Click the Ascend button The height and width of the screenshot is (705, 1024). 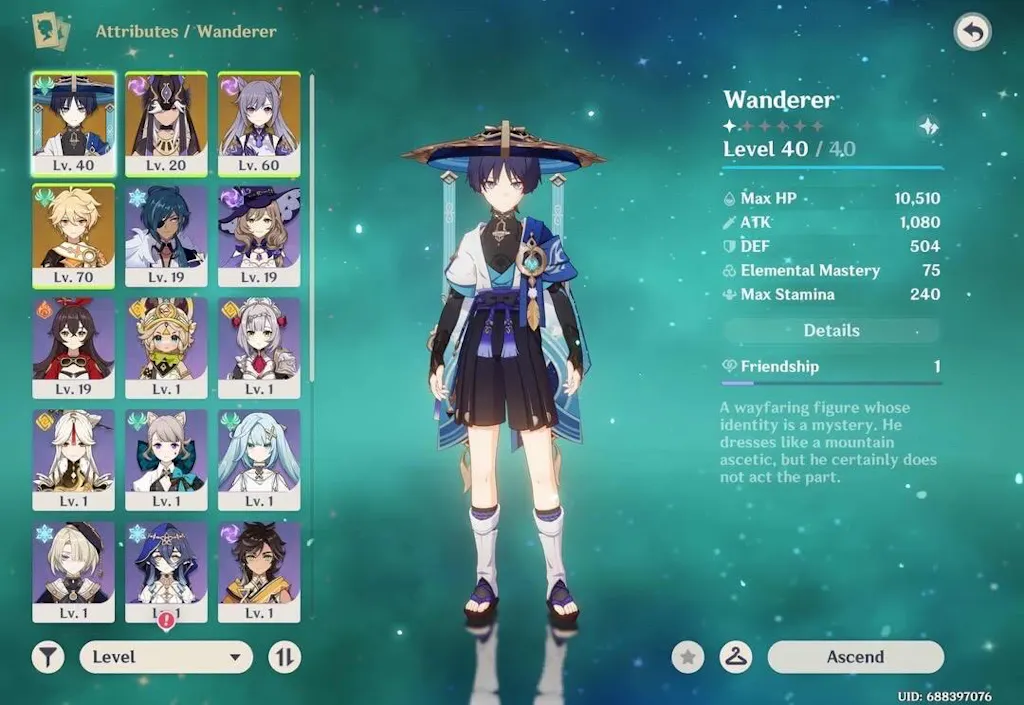(x=855, y=657)
